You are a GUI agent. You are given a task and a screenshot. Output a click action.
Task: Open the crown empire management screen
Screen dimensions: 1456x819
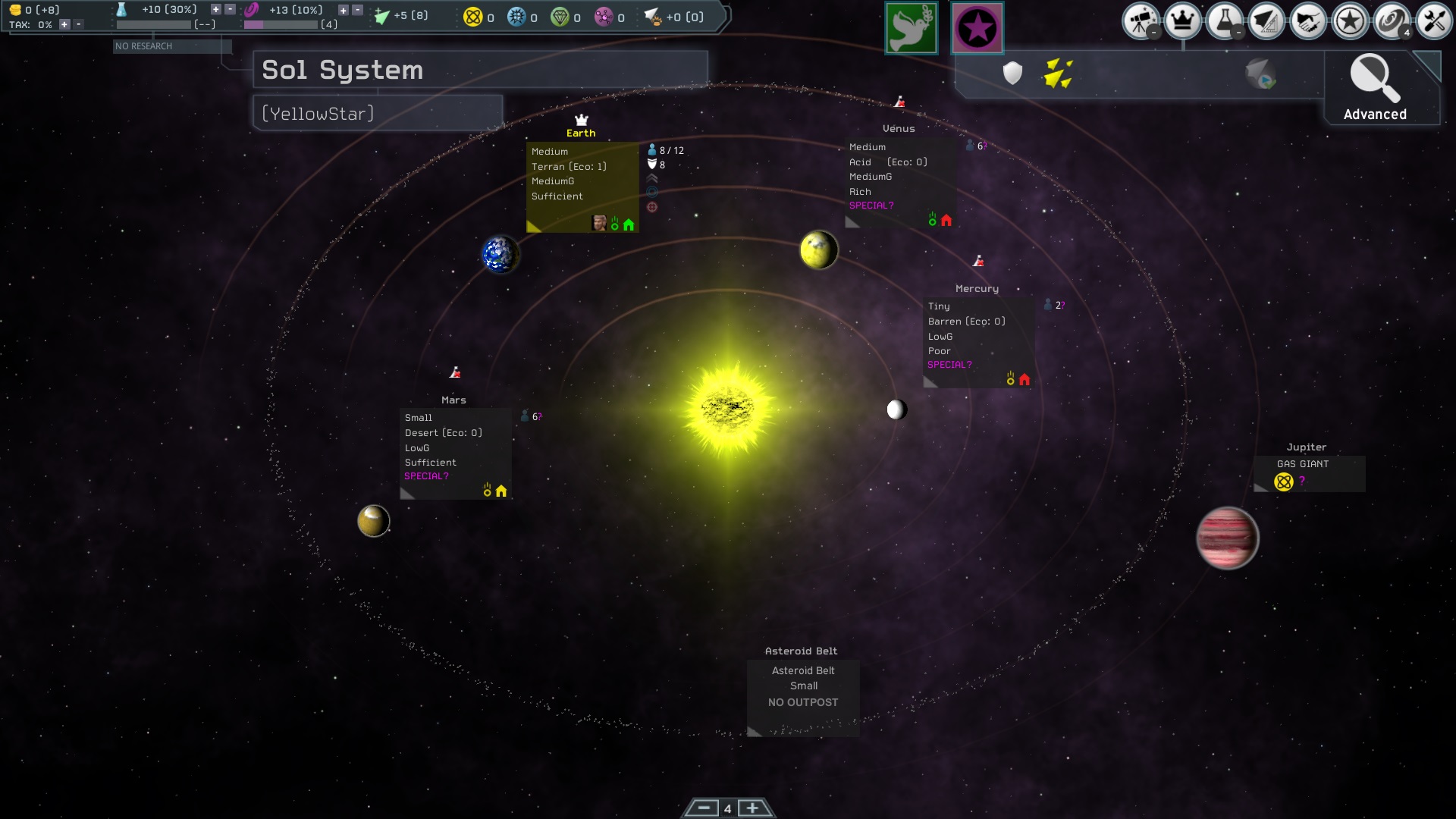[x=1182, y=21]
